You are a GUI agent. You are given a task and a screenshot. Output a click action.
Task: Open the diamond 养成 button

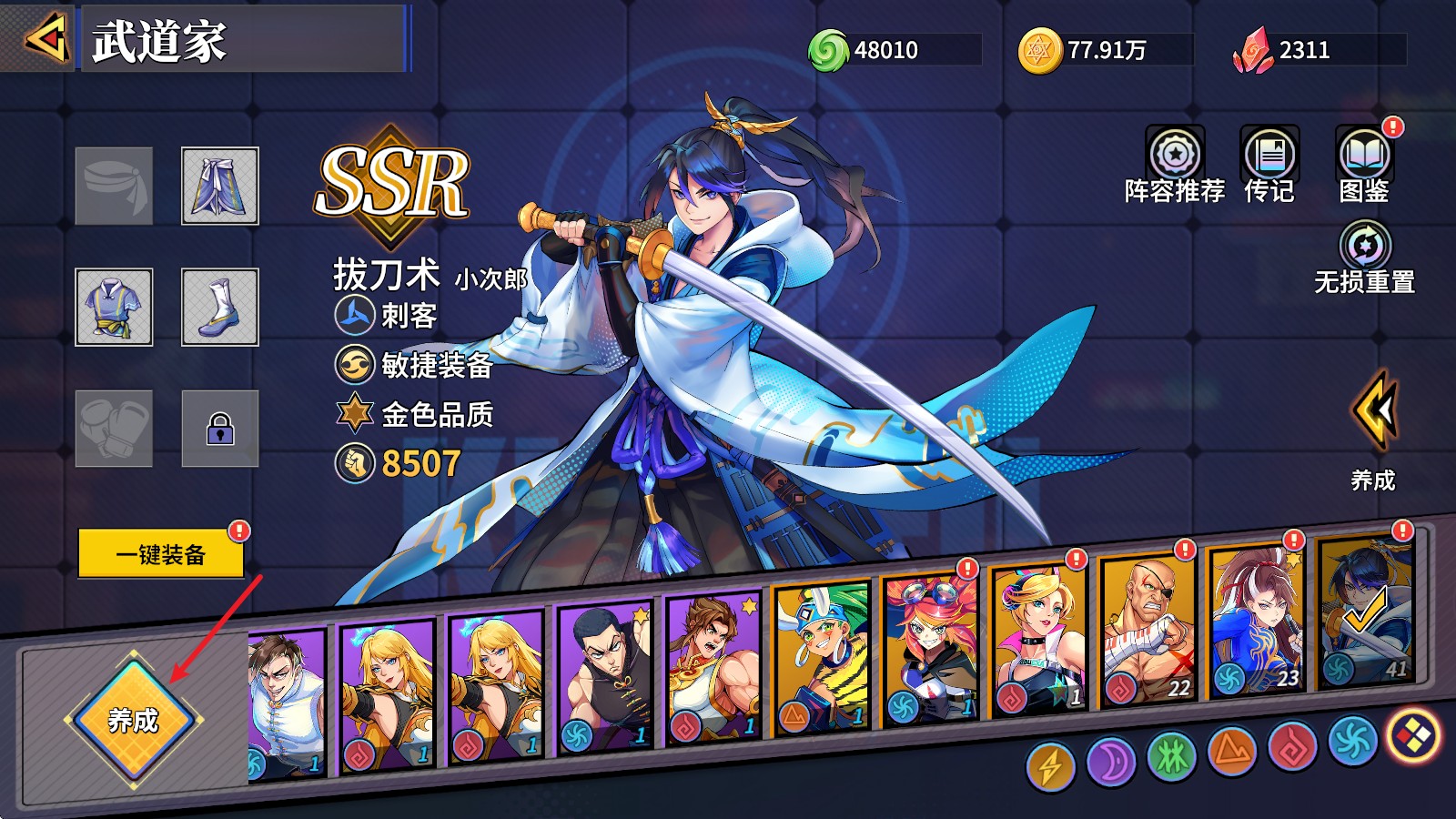coord(134,720)
